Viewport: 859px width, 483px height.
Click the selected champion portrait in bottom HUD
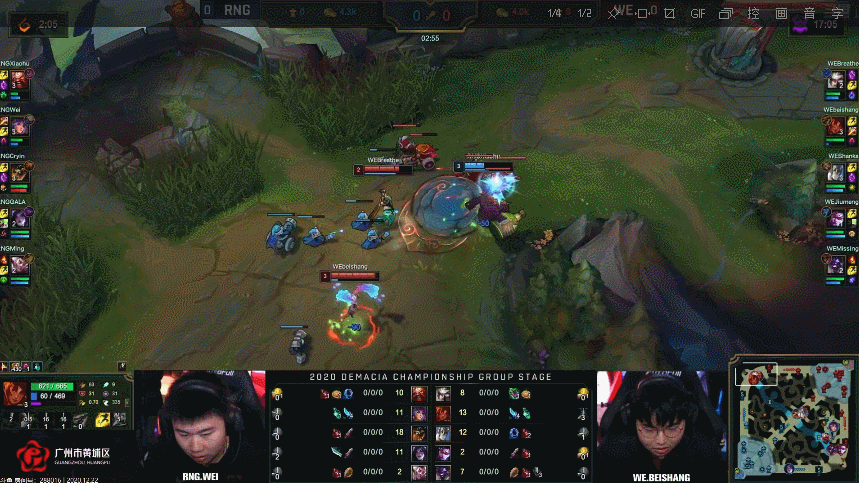pos(15,394)
